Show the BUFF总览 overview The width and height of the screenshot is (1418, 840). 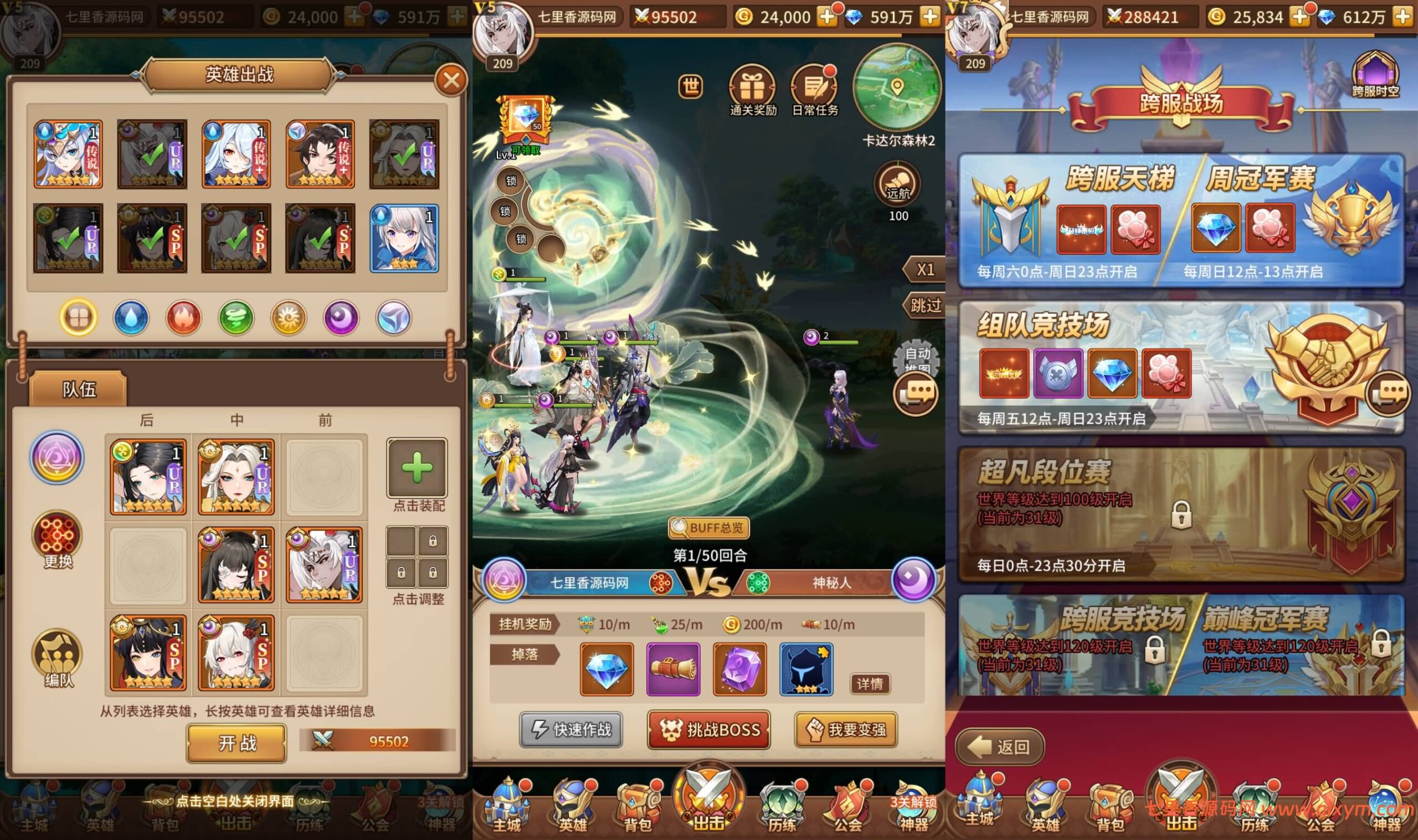tap(708, 528)
